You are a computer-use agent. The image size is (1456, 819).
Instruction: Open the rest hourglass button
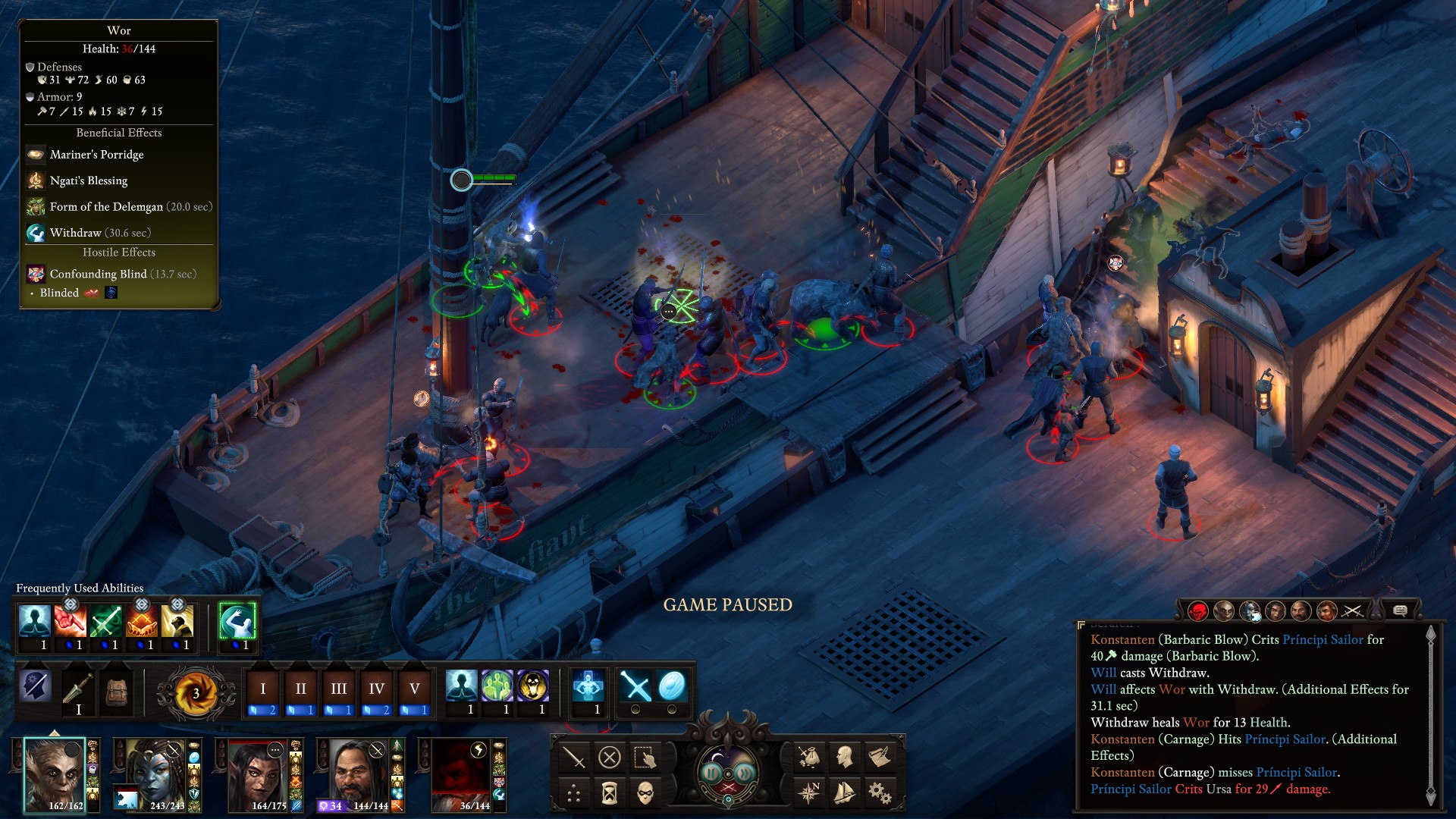(610, 793)
